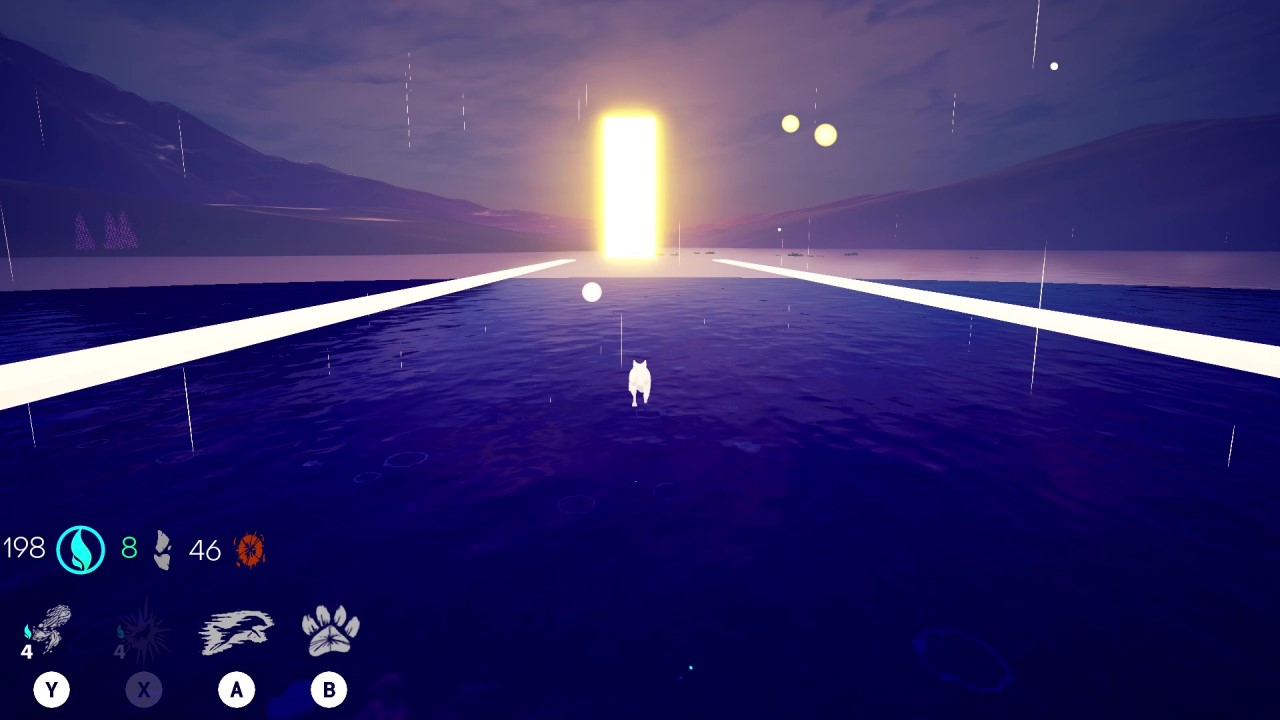This screenshot has width=1280, height=720.
Task: Click the white orb ahead of the animal
Action: point(592,292)
